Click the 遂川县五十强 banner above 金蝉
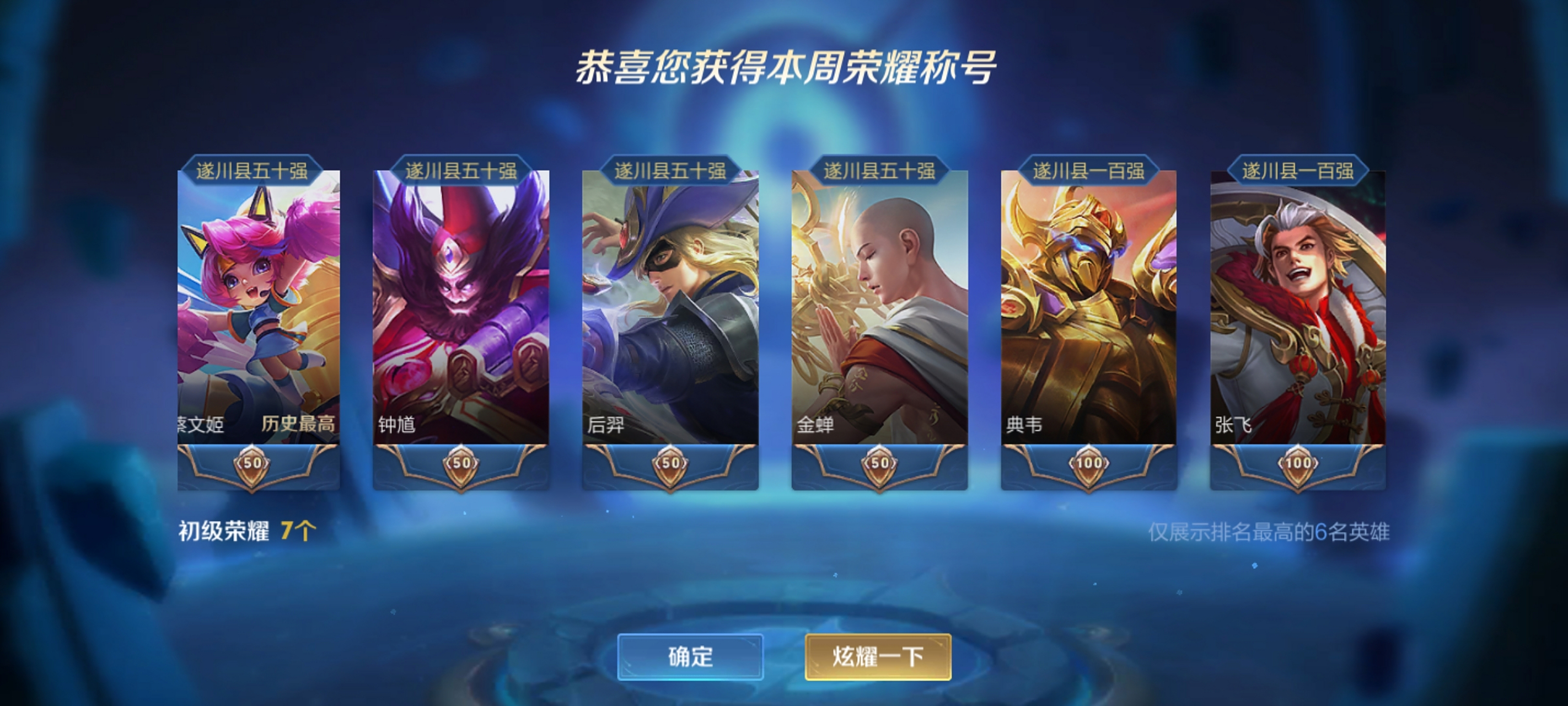Screen dimensions: 1568x706 click(877, 170)
